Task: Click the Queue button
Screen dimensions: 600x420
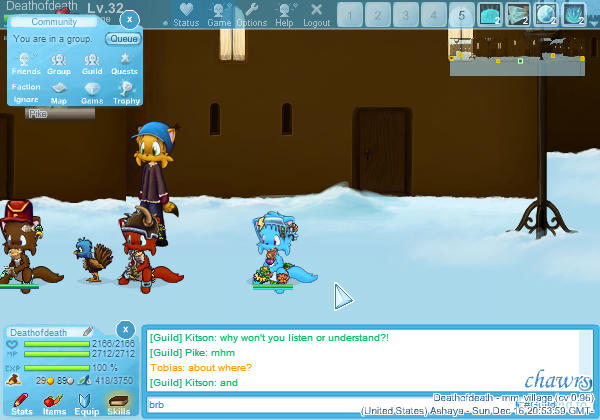Action: pos(123,39)
